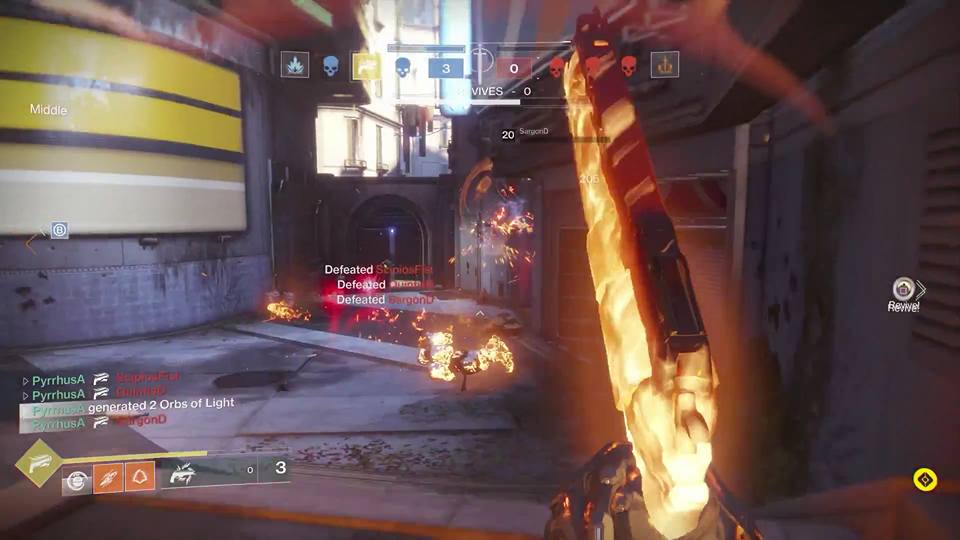Click the yellow circular icon in corner

925,480
